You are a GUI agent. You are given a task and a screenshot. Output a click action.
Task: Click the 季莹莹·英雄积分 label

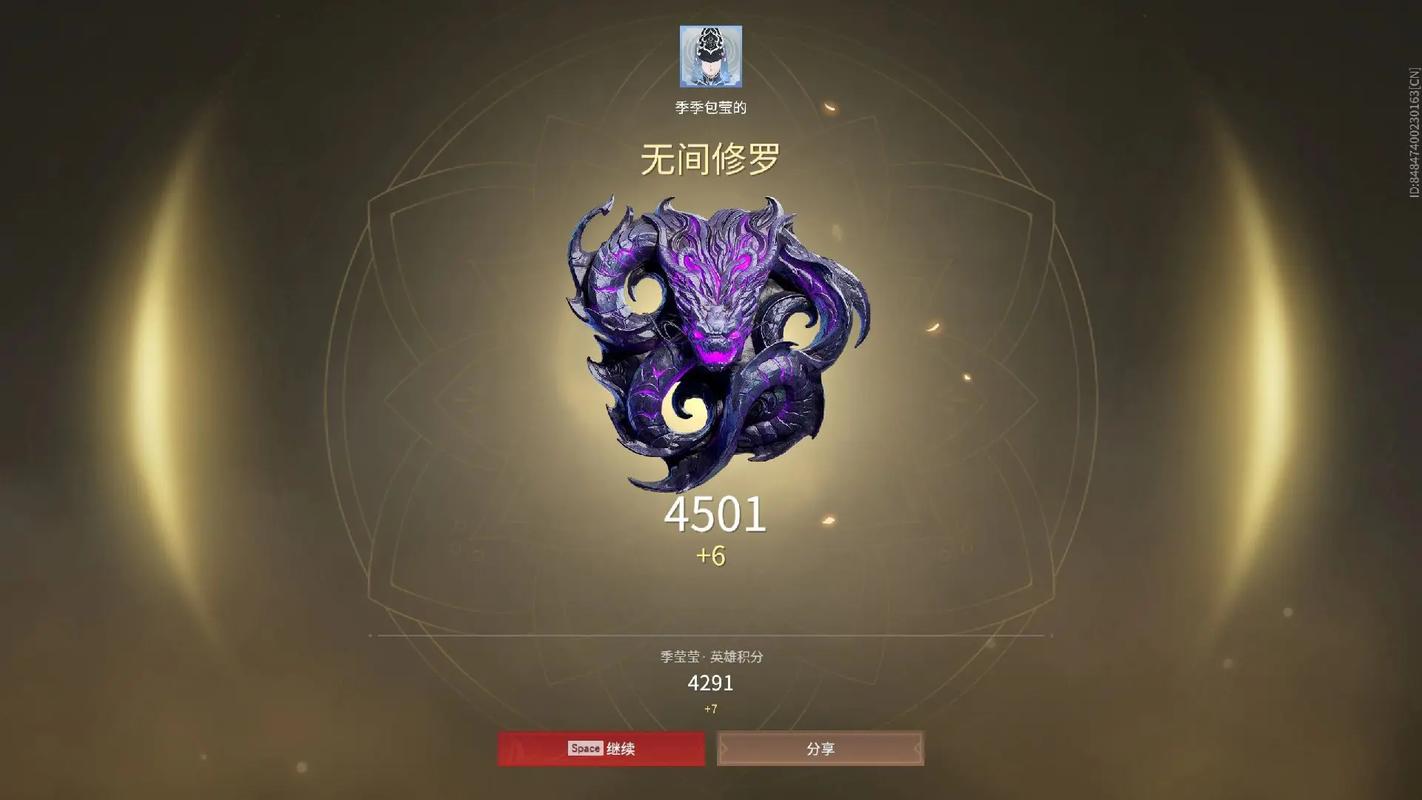click(709, 655)
